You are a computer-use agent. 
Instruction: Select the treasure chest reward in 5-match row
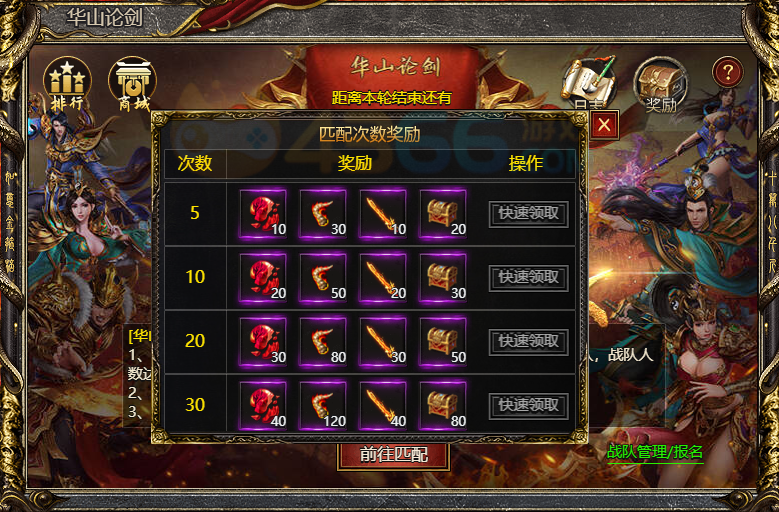click(x=443, y=213)
